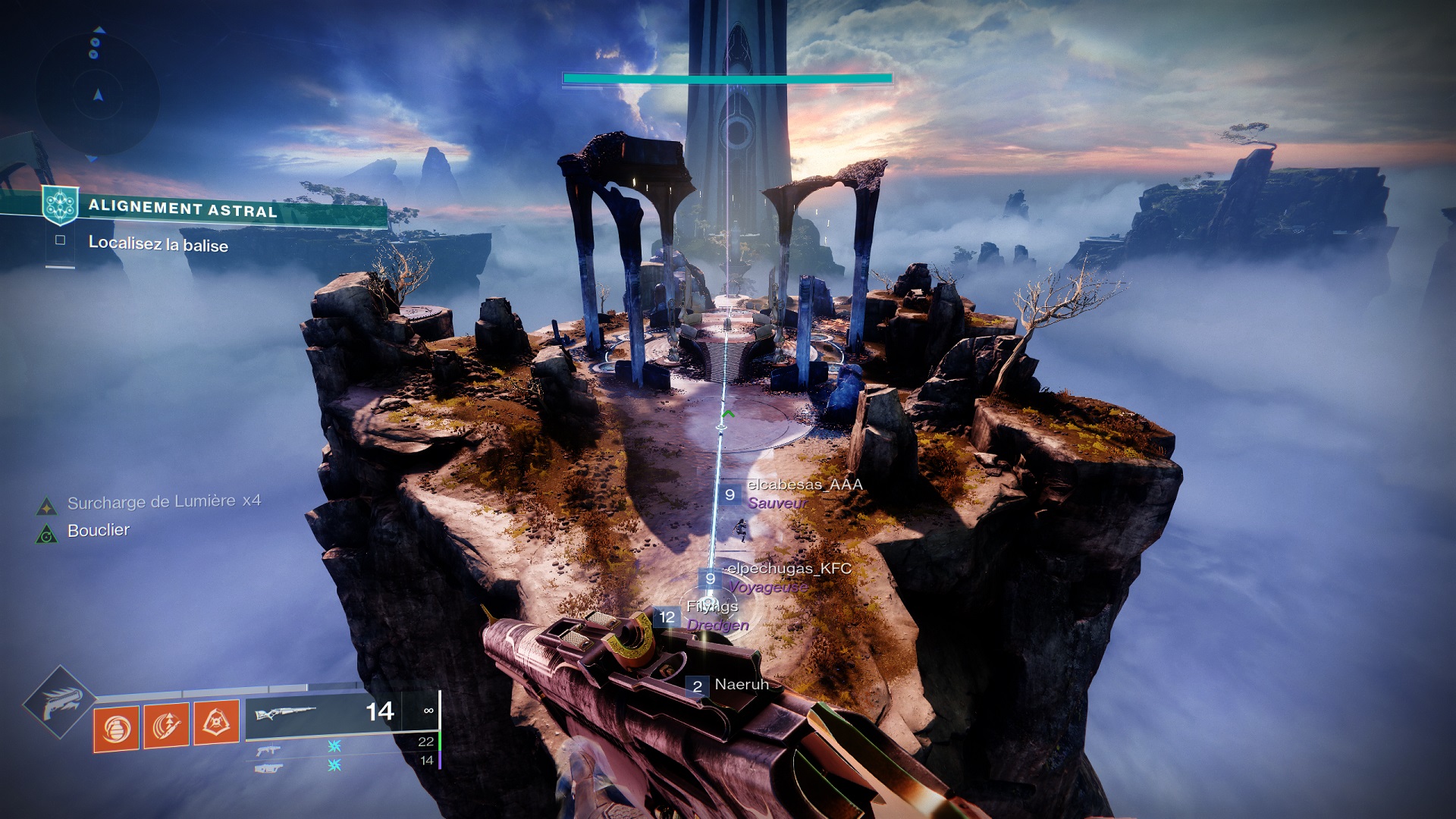This screenshot has height=819, width=1456.
Task: Switch to the heavy weapon icon
Action: click(x=268, y=768)
